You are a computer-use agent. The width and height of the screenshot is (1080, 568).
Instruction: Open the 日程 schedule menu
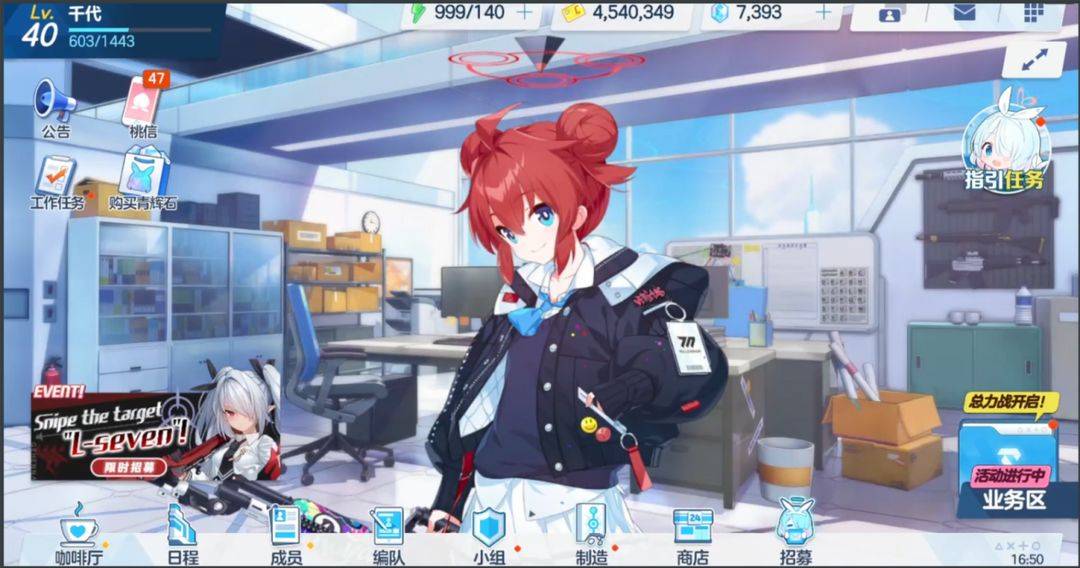pyautogui.click(x=182, y=535)
